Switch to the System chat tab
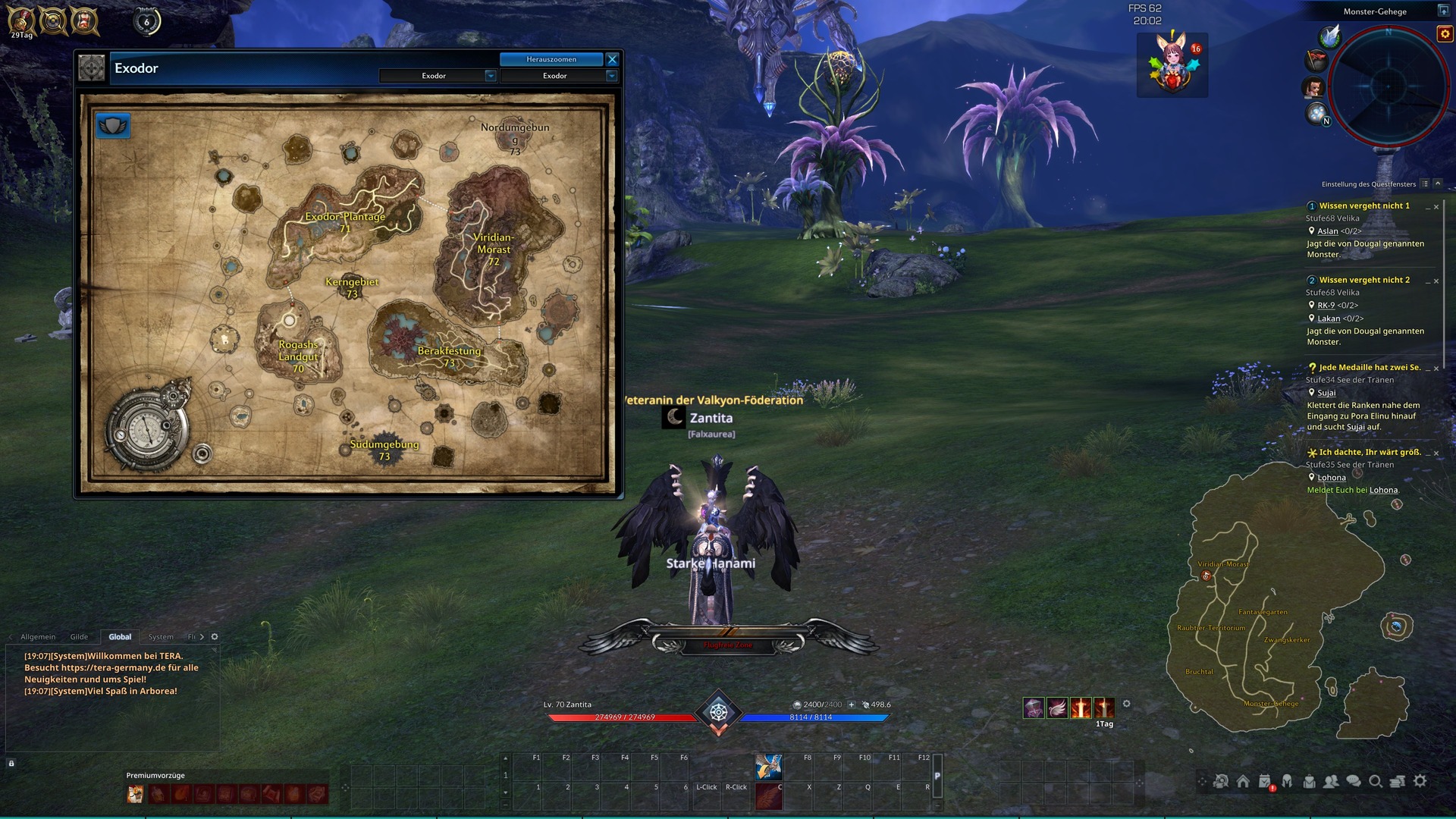This screenshot has height=819, width=1456. pos(161,637)
